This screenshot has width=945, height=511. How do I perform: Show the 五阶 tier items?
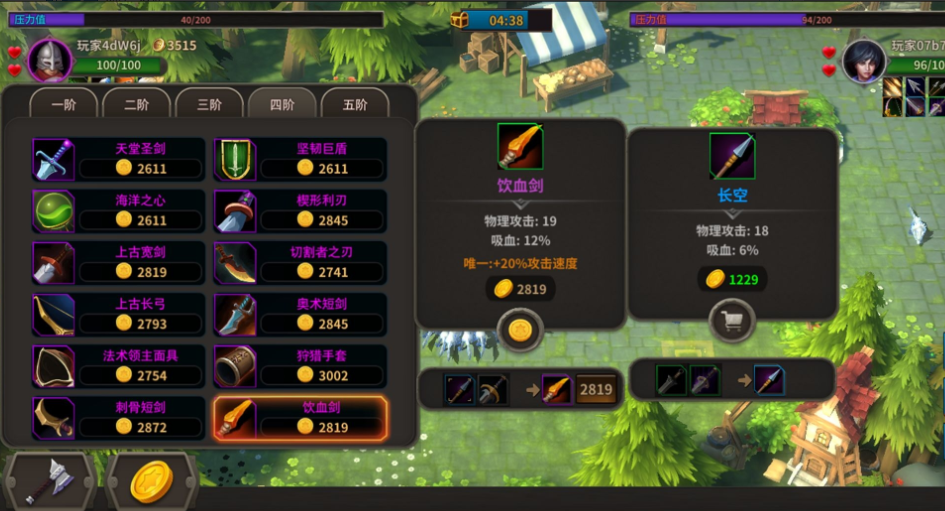354,105
